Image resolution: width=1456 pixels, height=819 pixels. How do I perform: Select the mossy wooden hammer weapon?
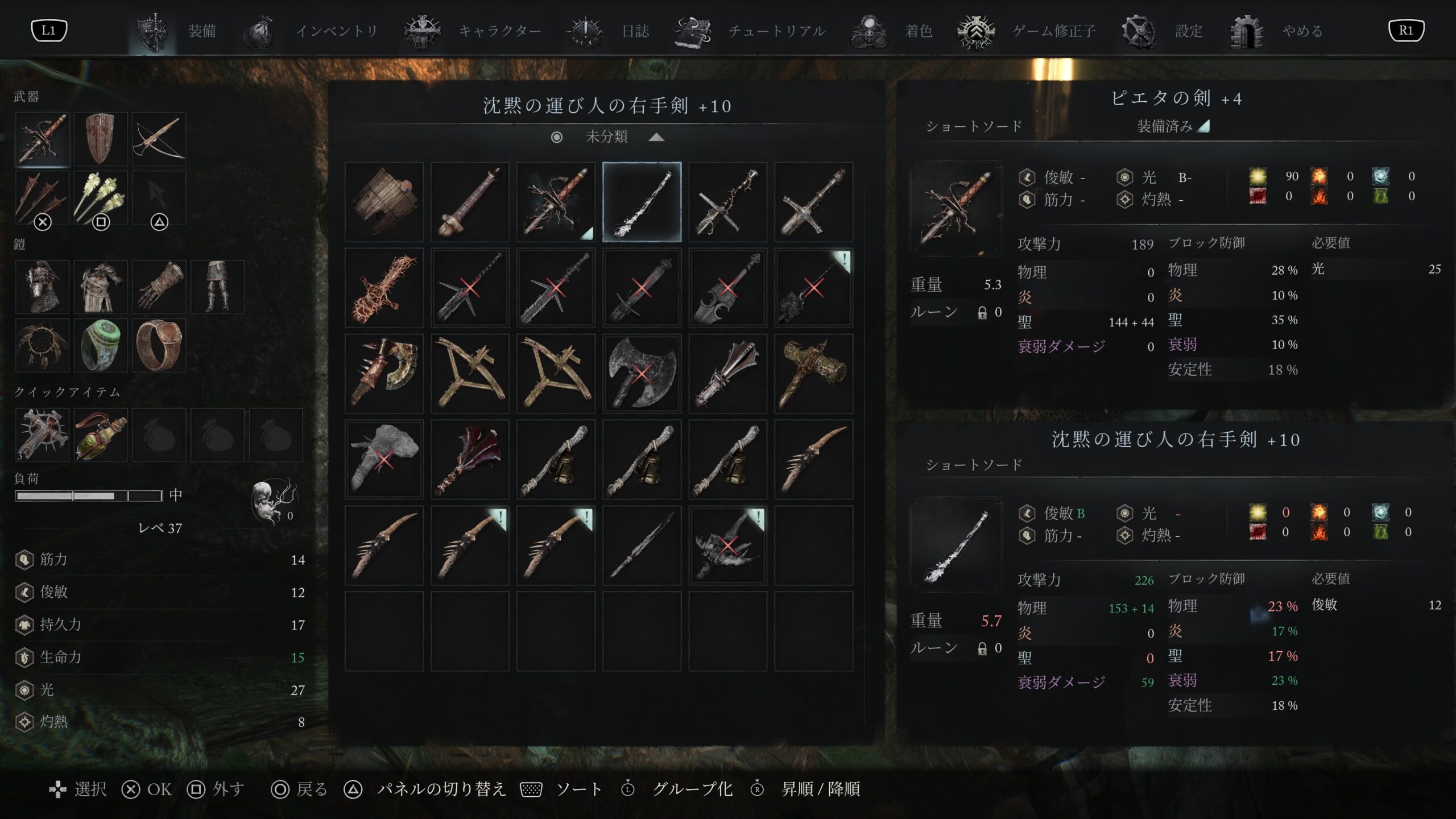(x=813, y=374)
